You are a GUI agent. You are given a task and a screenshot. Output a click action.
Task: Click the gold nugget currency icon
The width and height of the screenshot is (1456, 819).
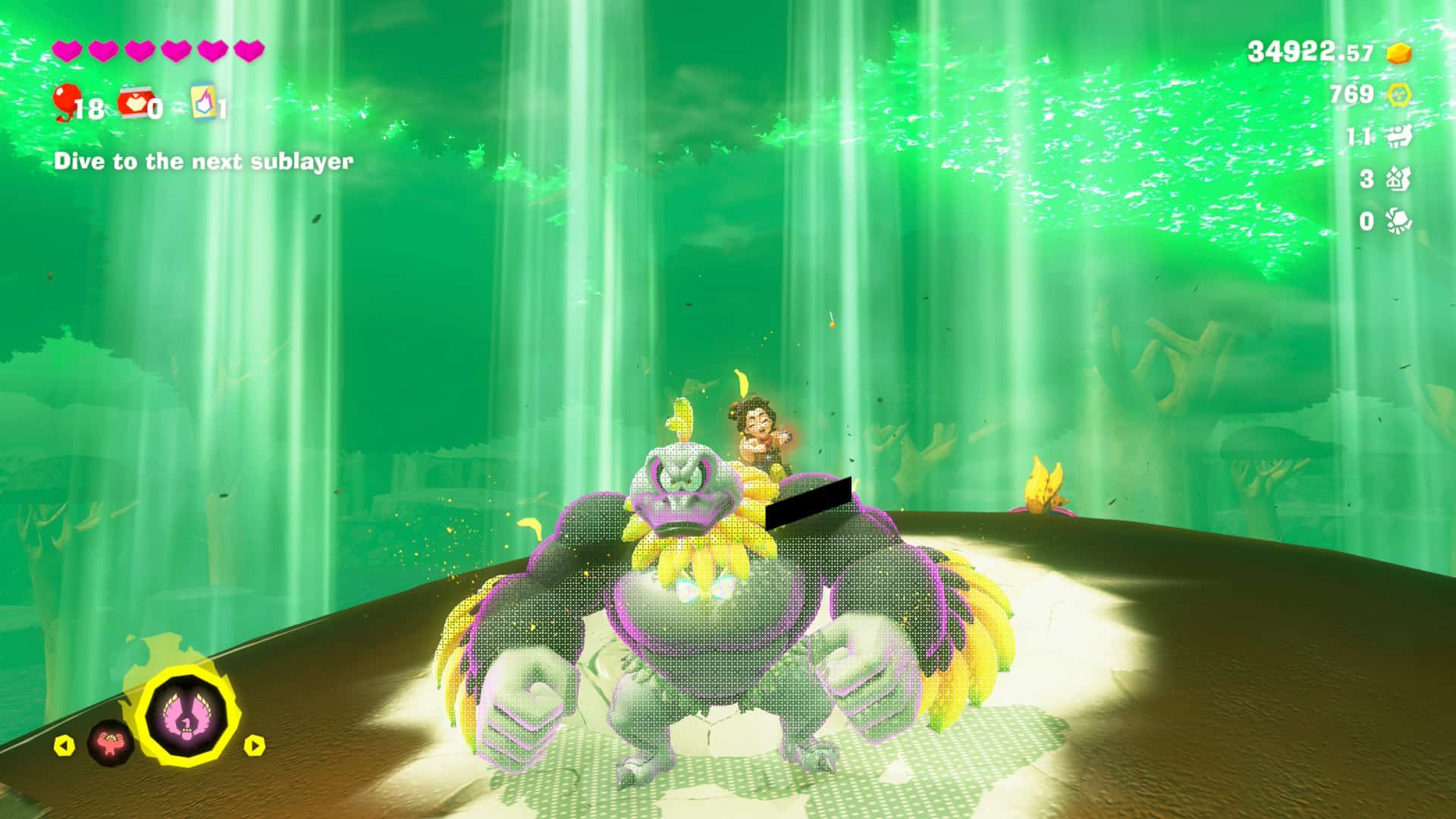pyautogui.click(x=1399, y=52)
